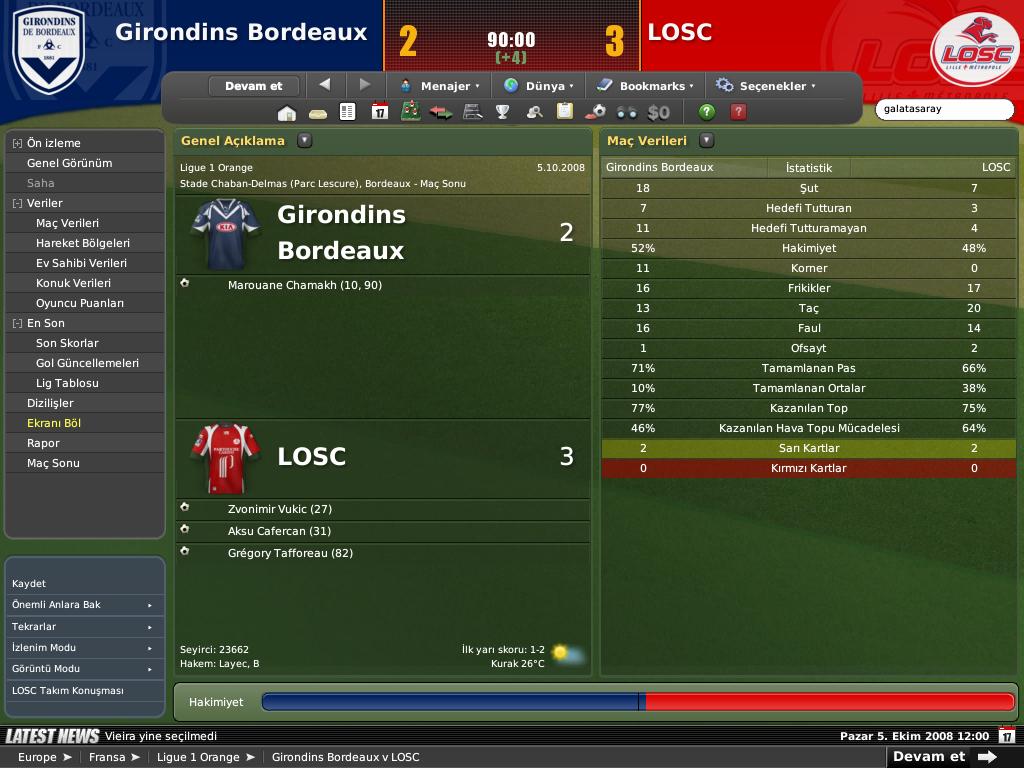Open the Menajer dropdown menu

point(440,86)
